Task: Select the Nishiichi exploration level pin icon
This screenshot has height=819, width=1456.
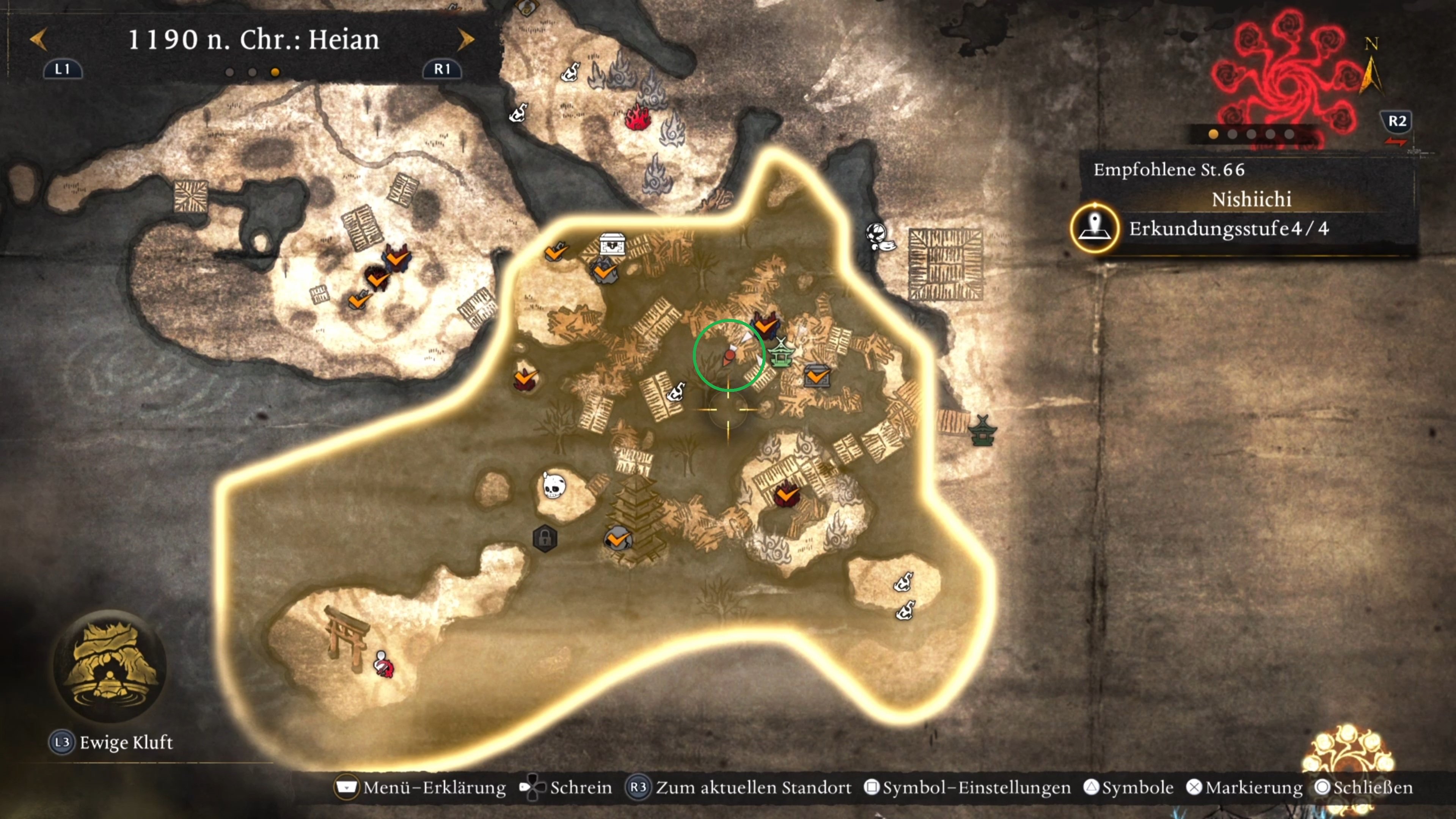Action: 1095,228
